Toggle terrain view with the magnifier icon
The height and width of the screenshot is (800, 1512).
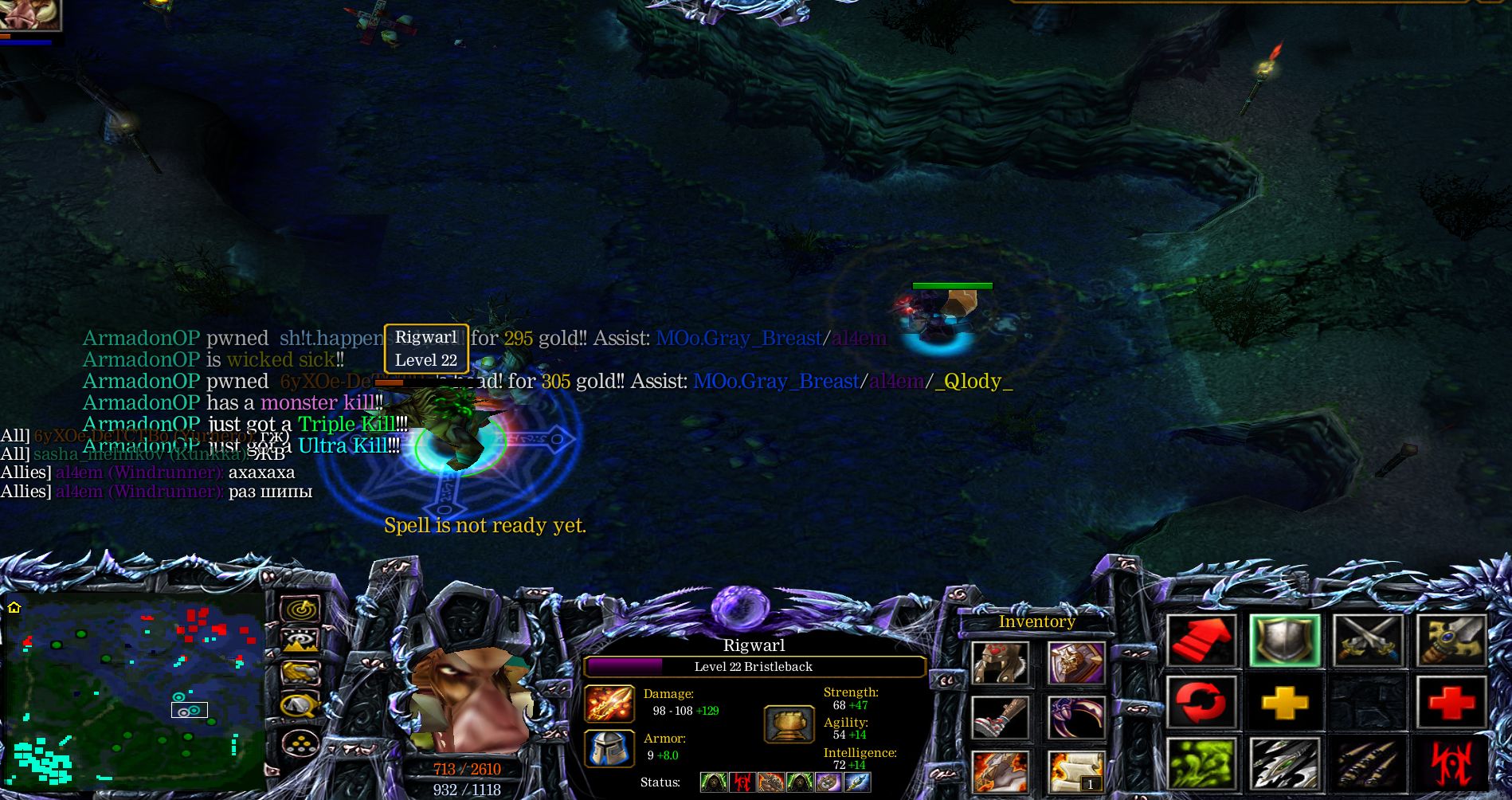(x=301, y=705)
